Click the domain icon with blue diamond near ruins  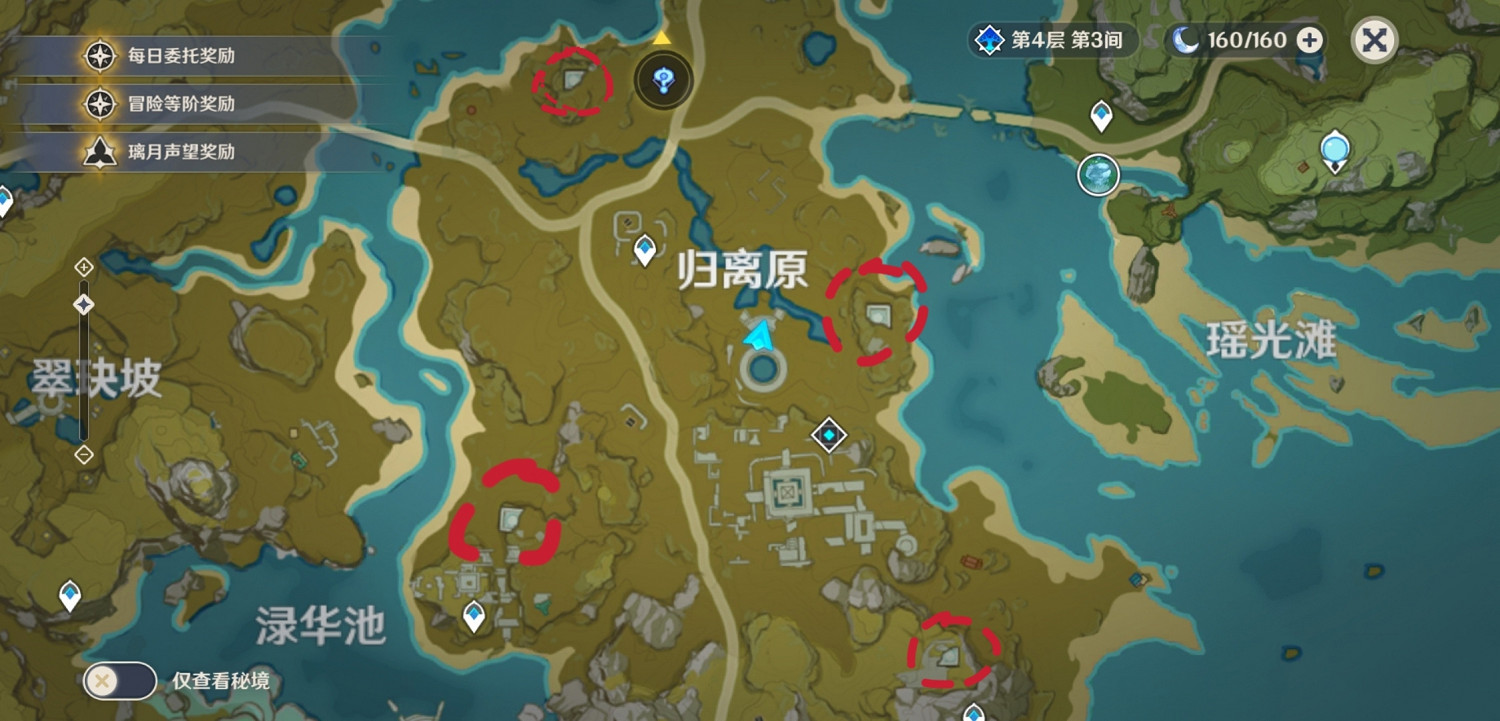click(x=828, y=435)
